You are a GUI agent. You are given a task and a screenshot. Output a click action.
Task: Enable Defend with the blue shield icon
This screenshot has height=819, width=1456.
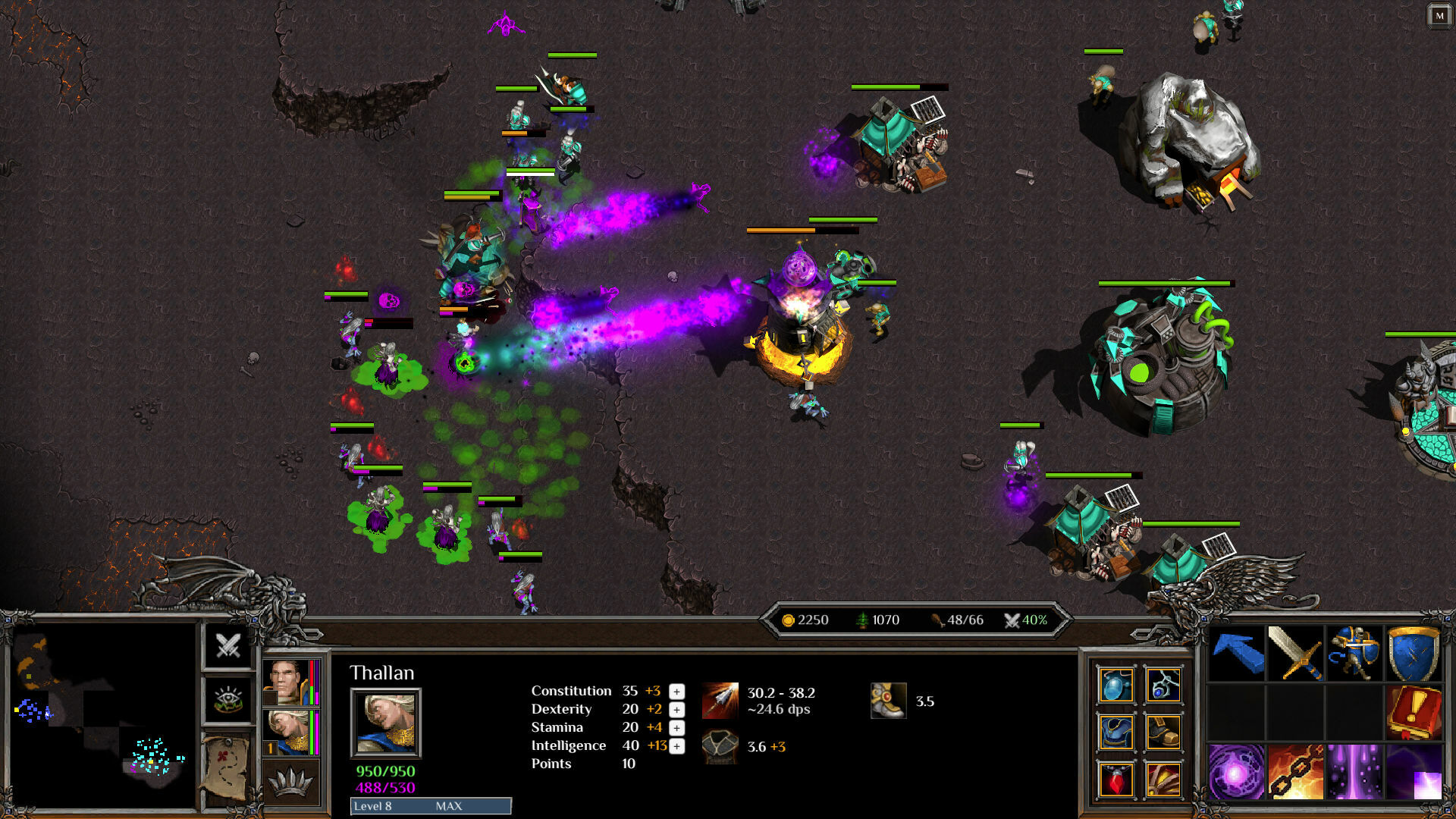(1413, 652)
